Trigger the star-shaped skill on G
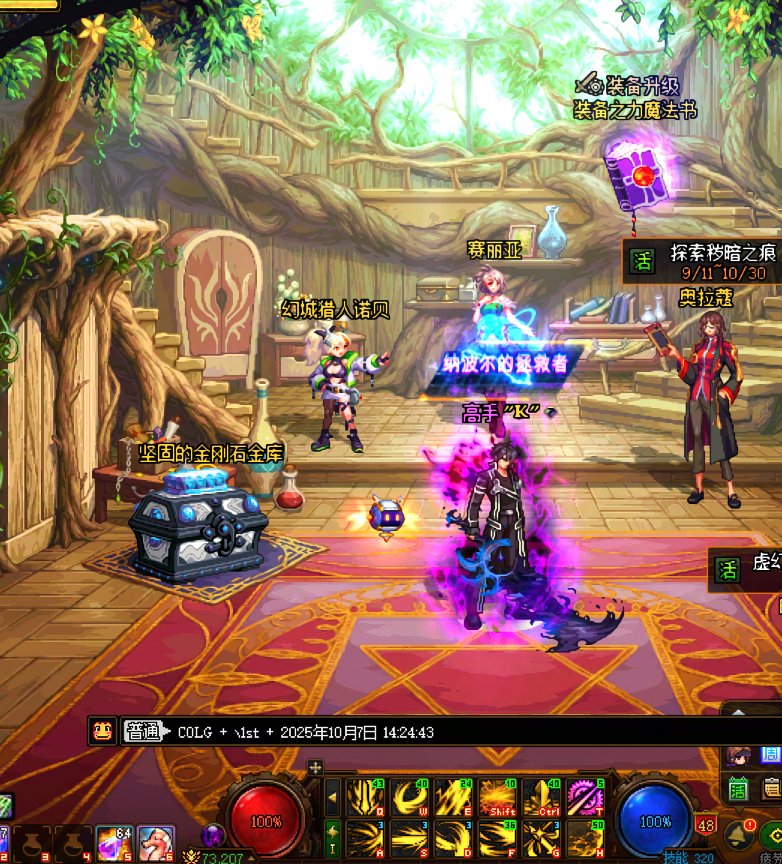The width and height of the screenshot is (782, 864). [541, 838]
